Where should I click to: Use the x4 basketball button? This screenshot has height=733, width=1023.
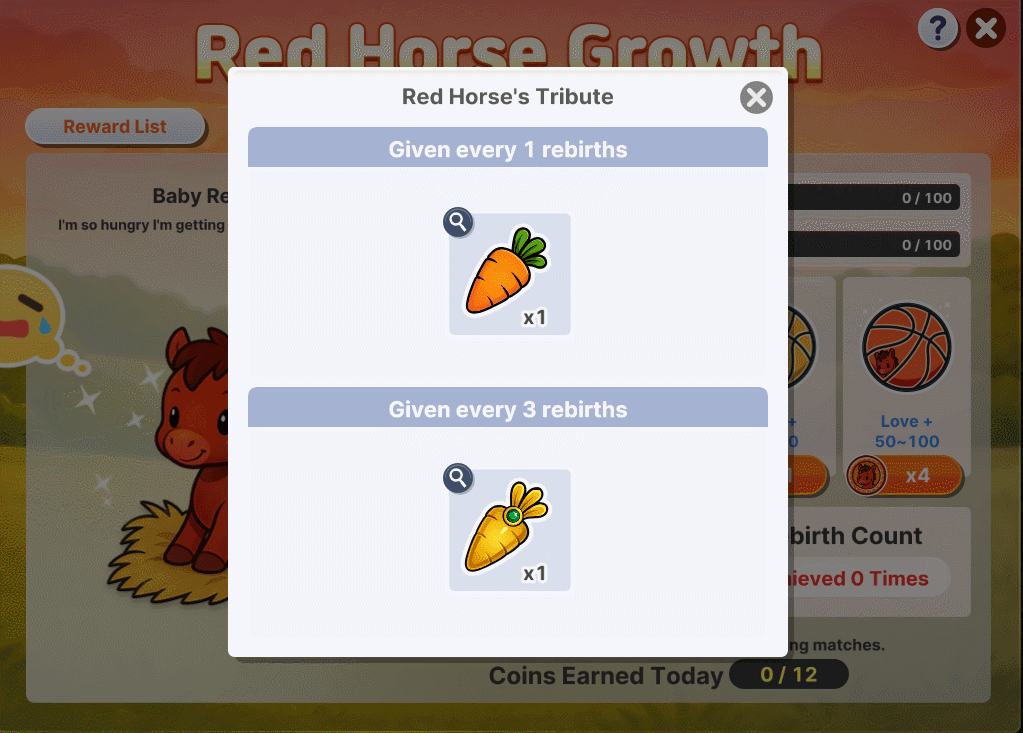click(x=905, y=475)
